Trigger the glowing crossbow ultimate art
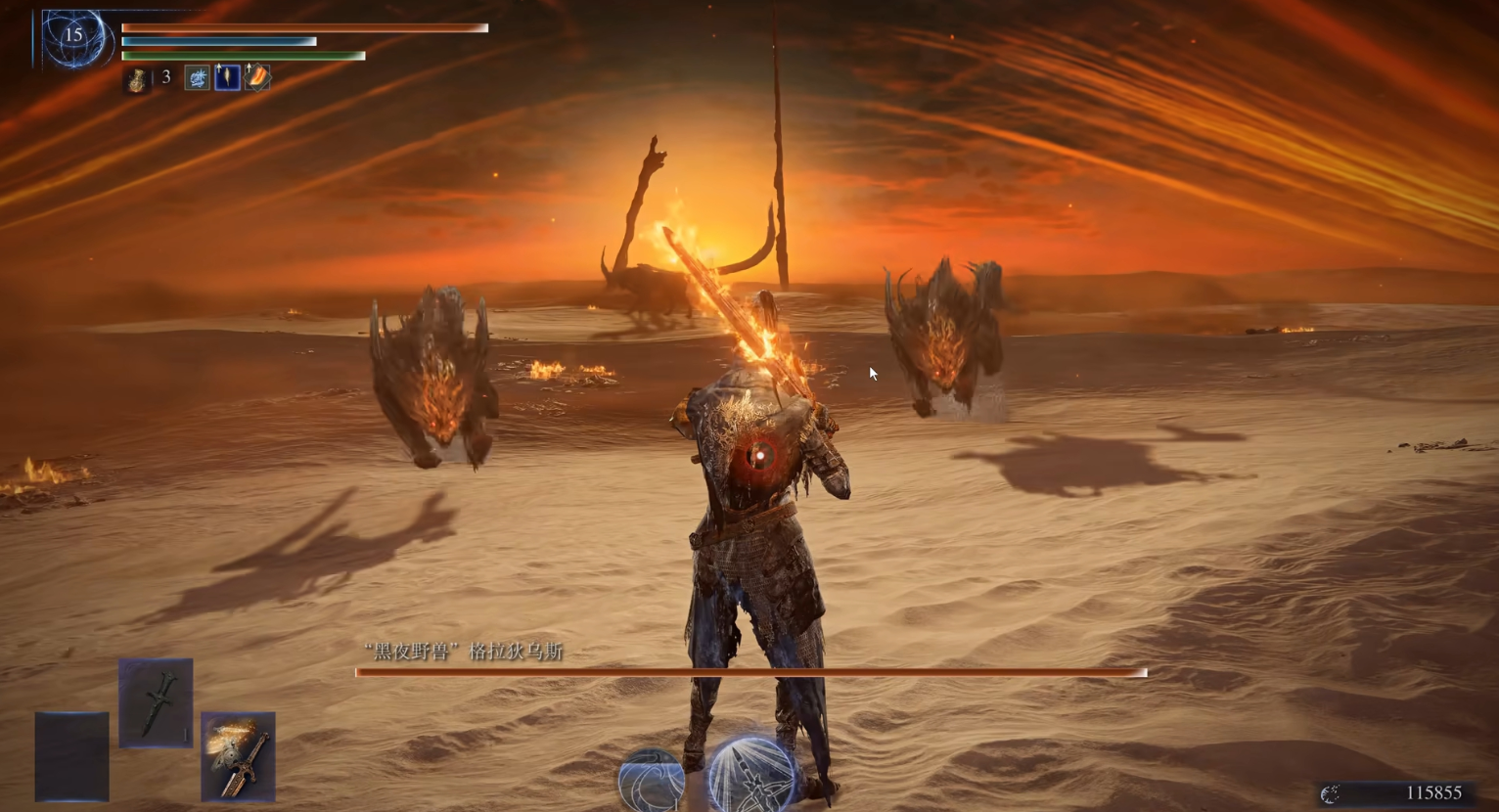This screenshot has width=1499, height=812. pyautogui.click(x=753, y=777)
